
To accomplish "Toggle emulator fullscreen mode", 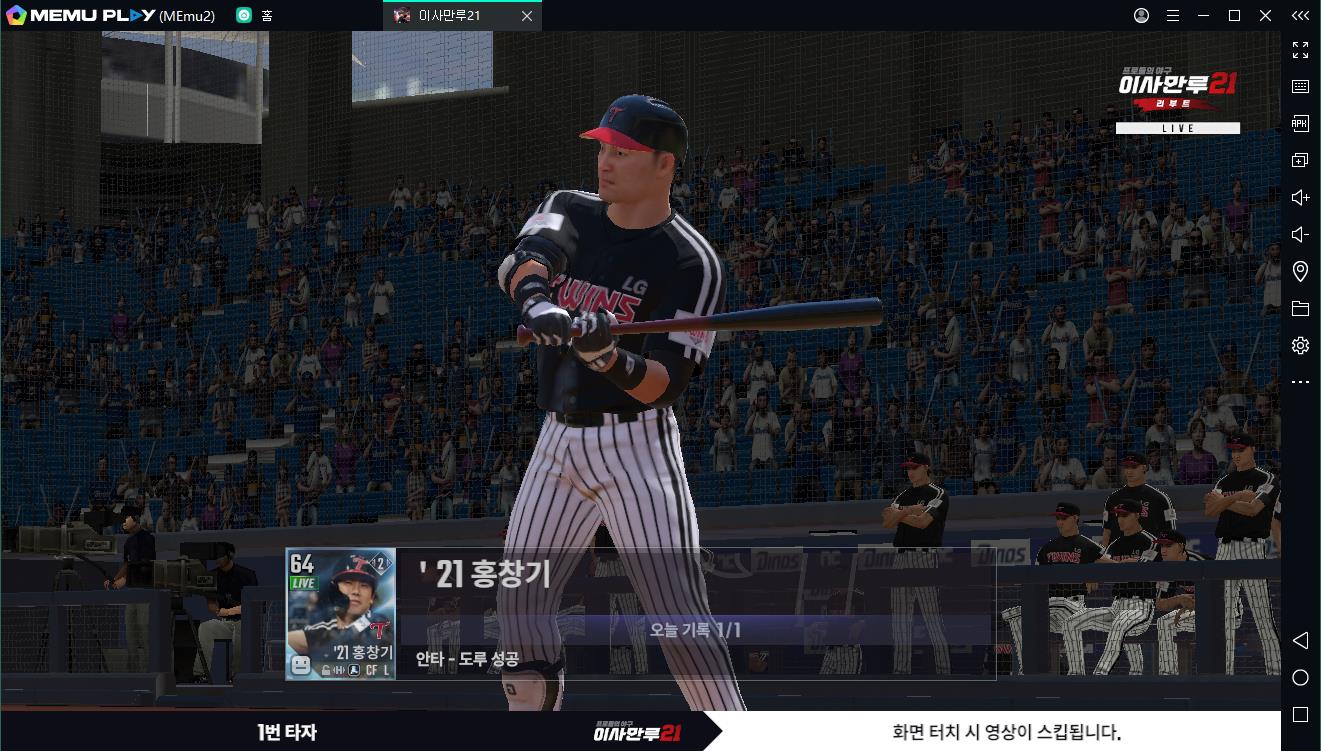I will point(1300,50).
